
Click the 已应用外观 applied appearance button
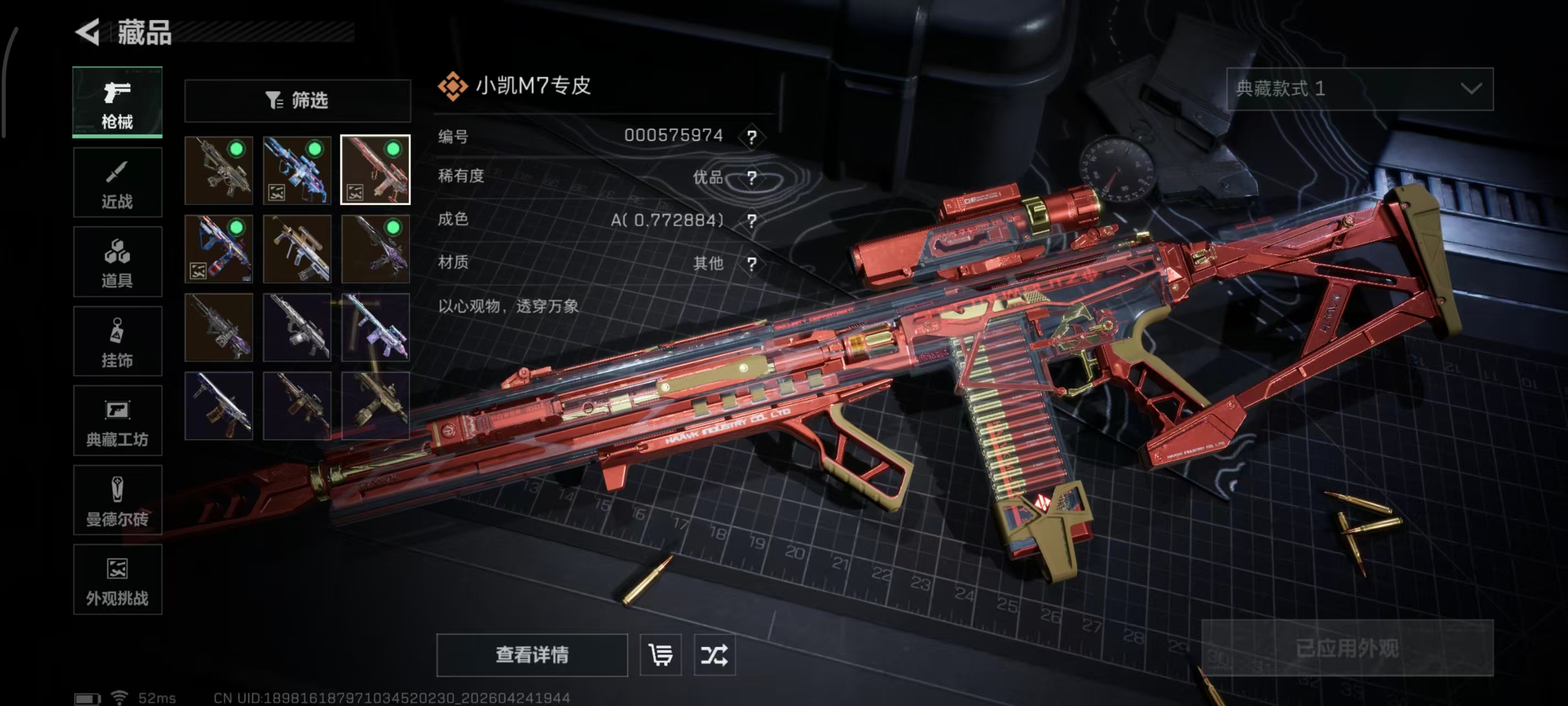tap(1347, 648)
